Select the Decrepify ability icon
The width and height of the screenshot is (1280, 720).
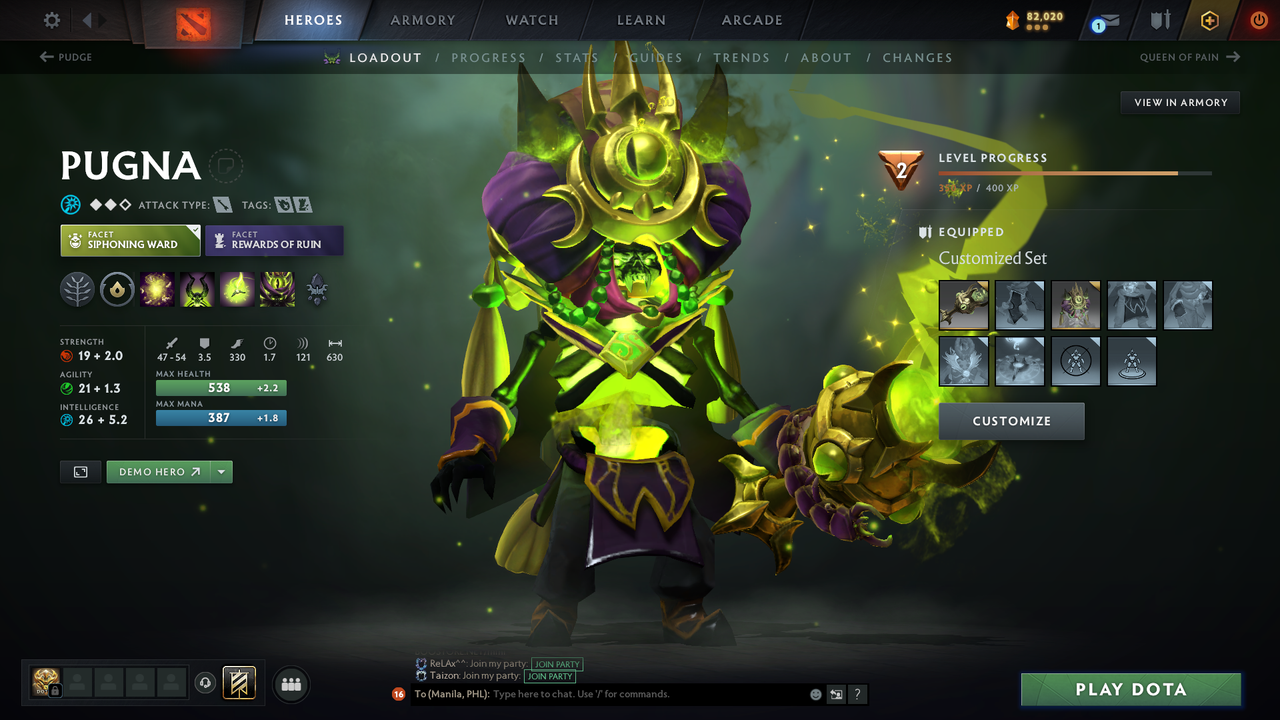[197, 289]
